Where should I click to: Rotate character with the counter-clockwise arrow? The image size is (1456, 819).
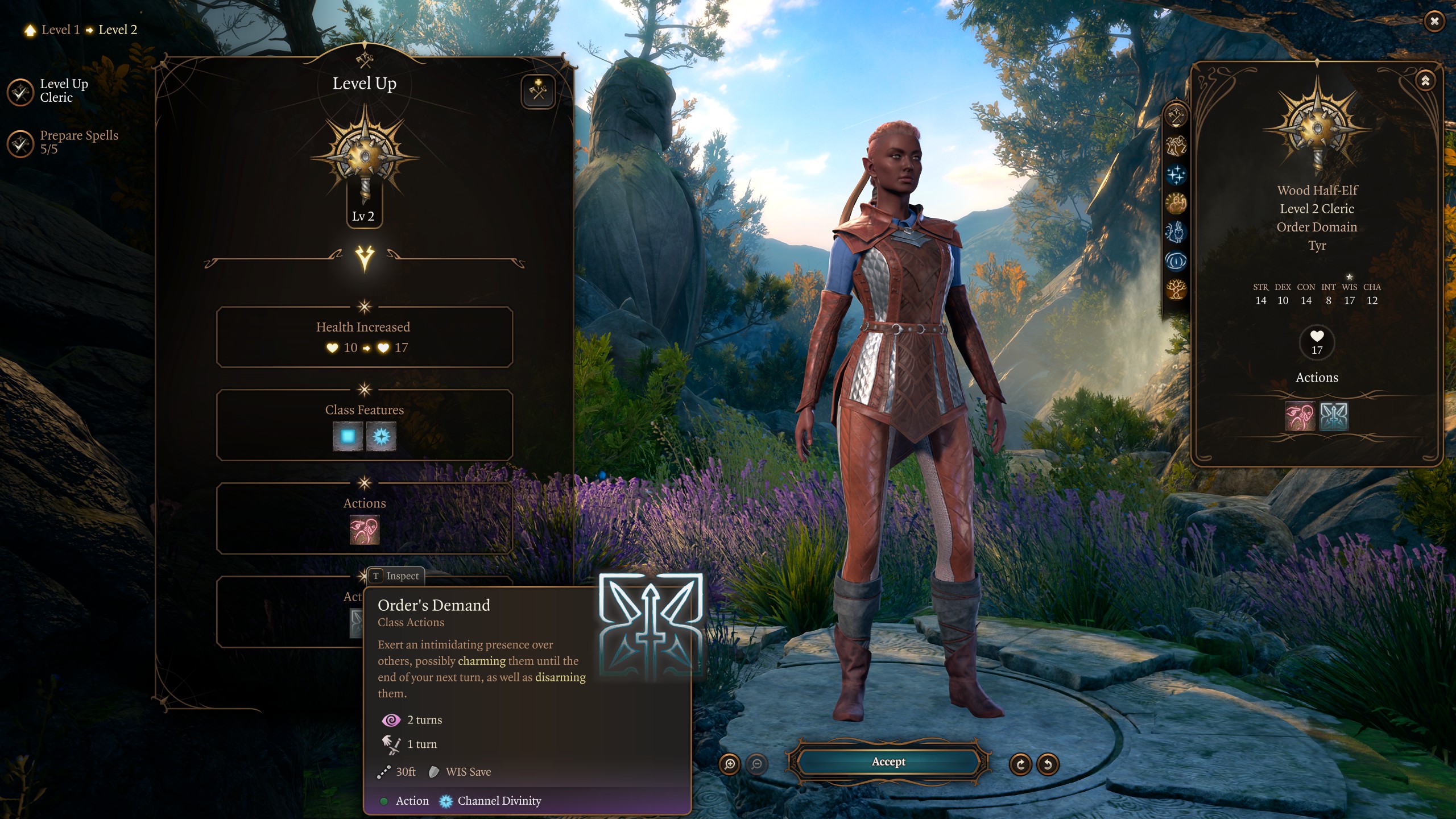(1048, 764)
